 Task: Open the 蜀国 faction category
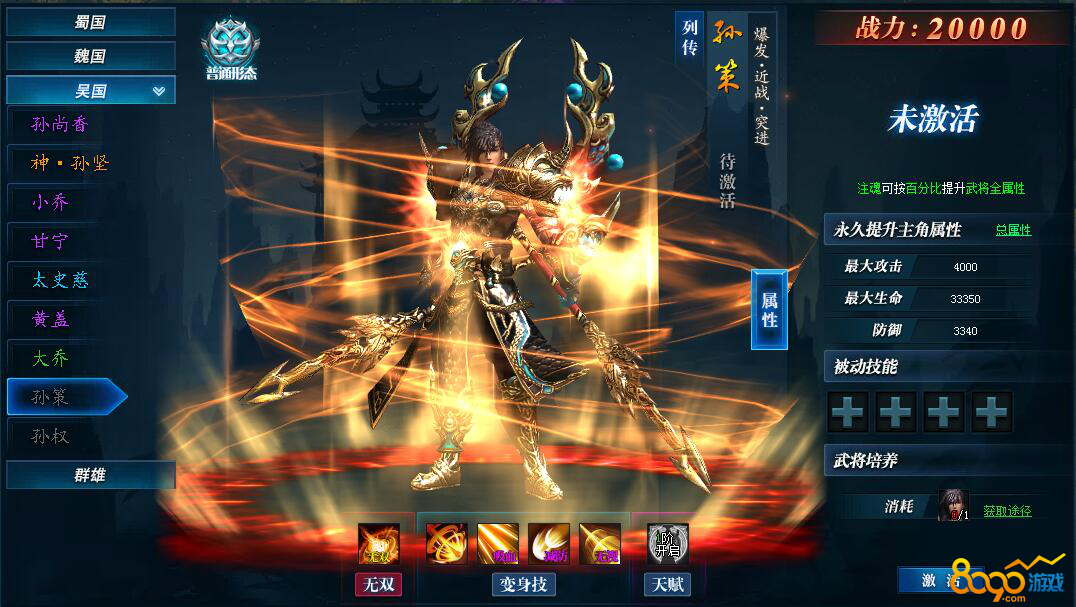click(x=90, y=22)
